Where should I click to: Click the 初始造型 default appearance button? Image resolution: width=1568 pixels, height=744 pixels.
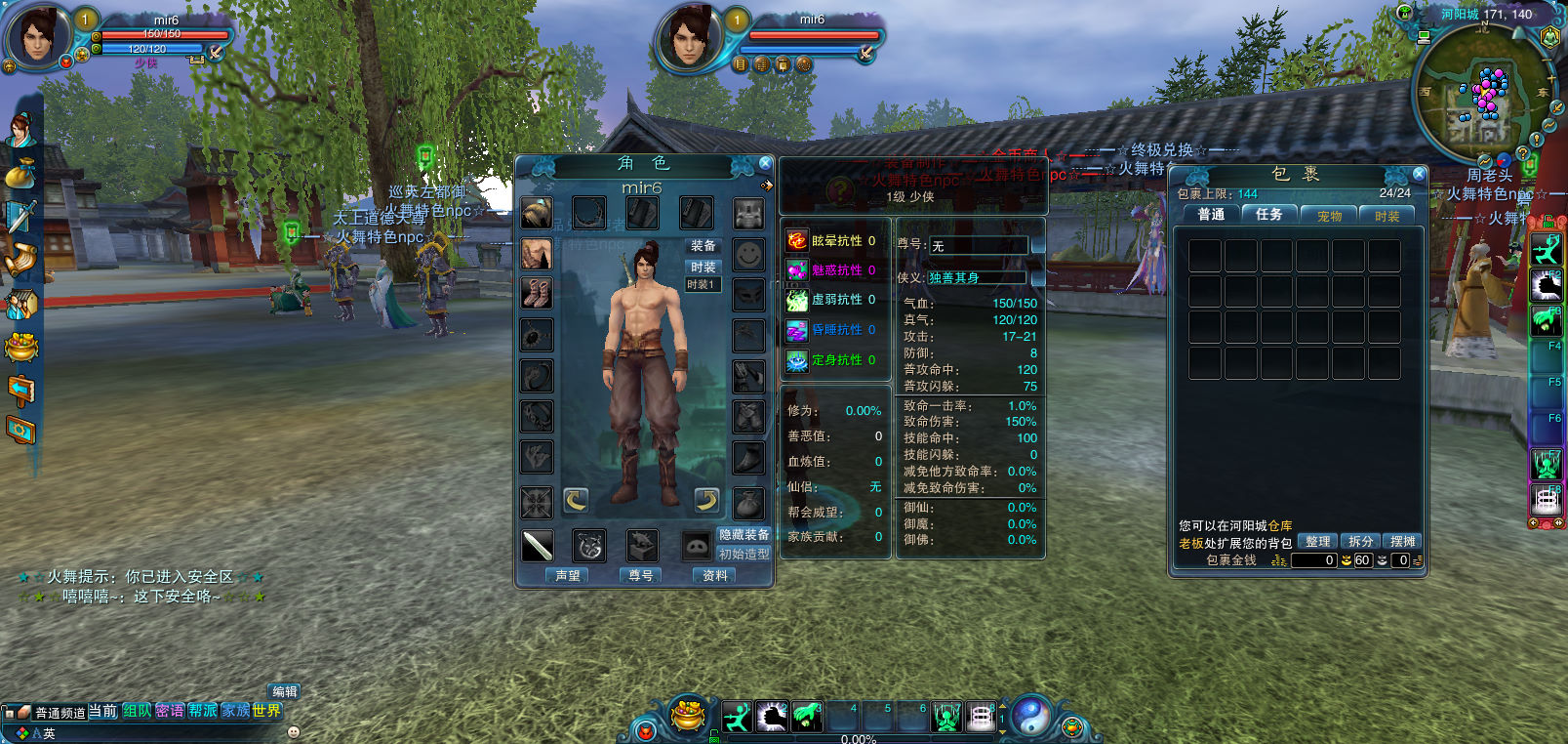[744, 554]
